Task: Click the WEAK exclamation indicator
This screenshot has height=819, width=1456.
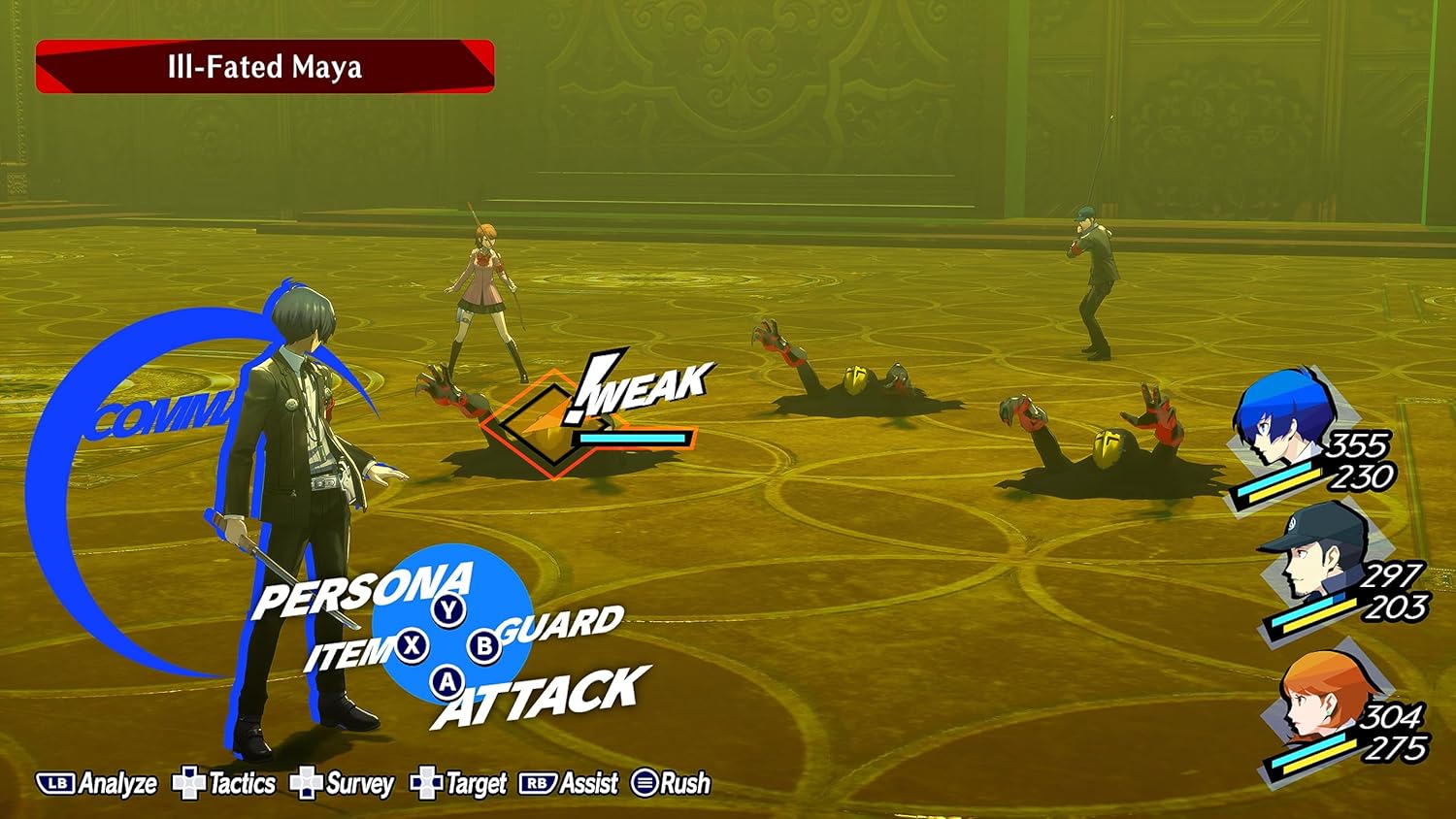Action: [x=643, y=386]
